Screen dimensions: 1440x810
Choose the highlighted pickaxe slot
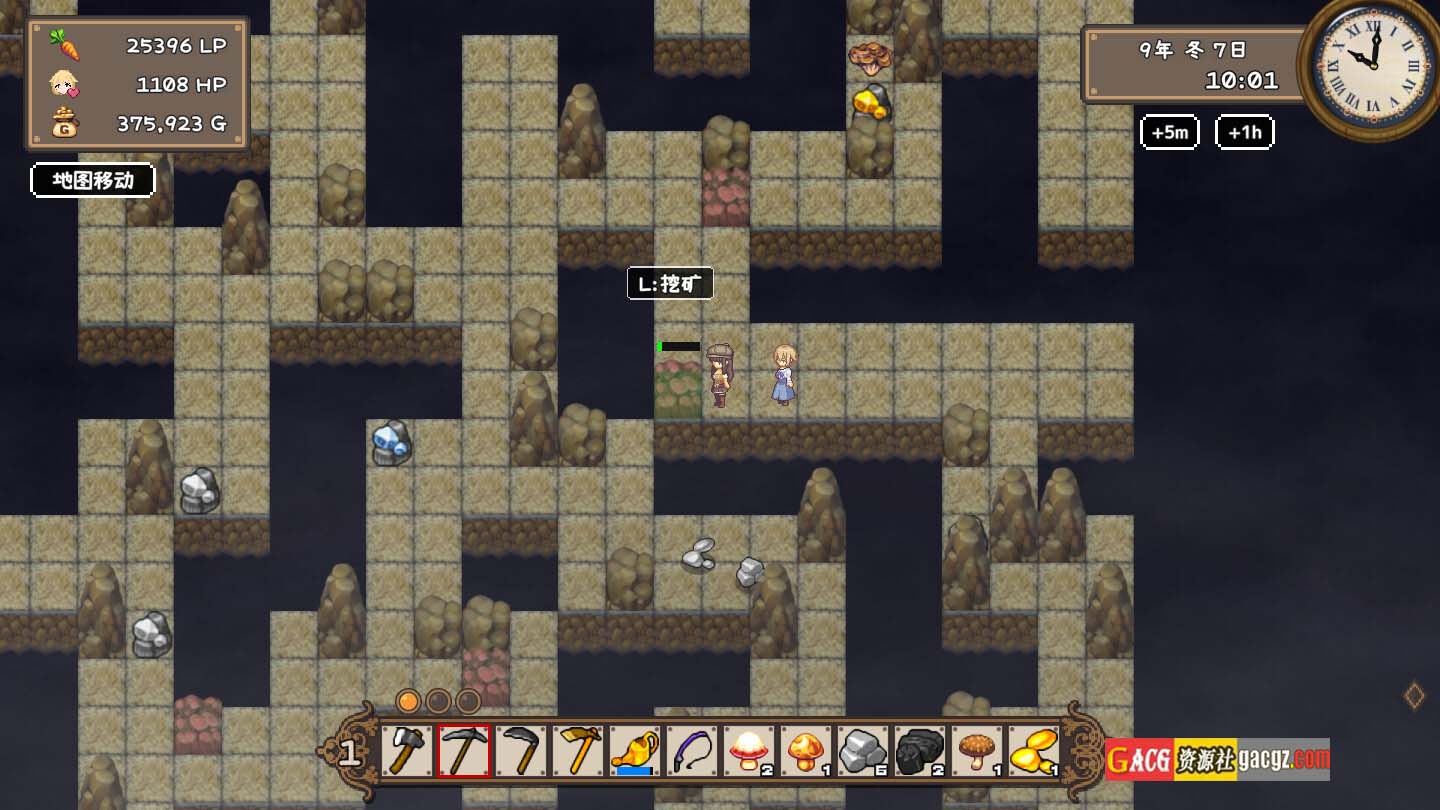pos(464,751)
